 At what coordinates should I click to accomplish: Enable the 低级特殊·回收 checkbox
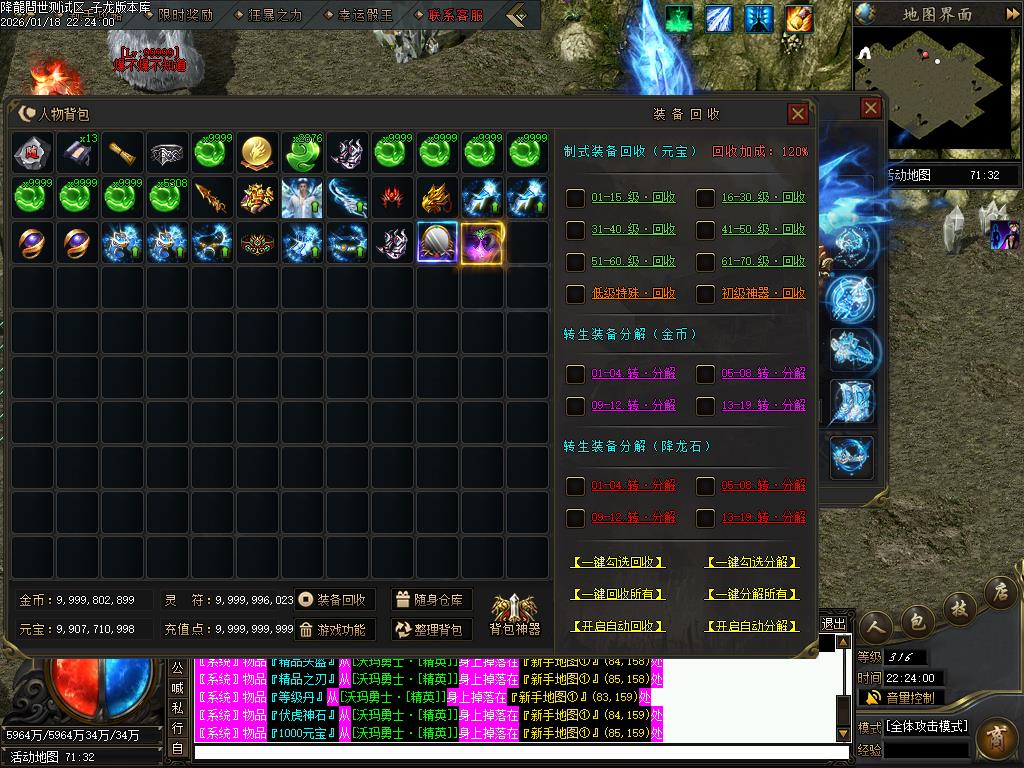click(x=576, y=294)
